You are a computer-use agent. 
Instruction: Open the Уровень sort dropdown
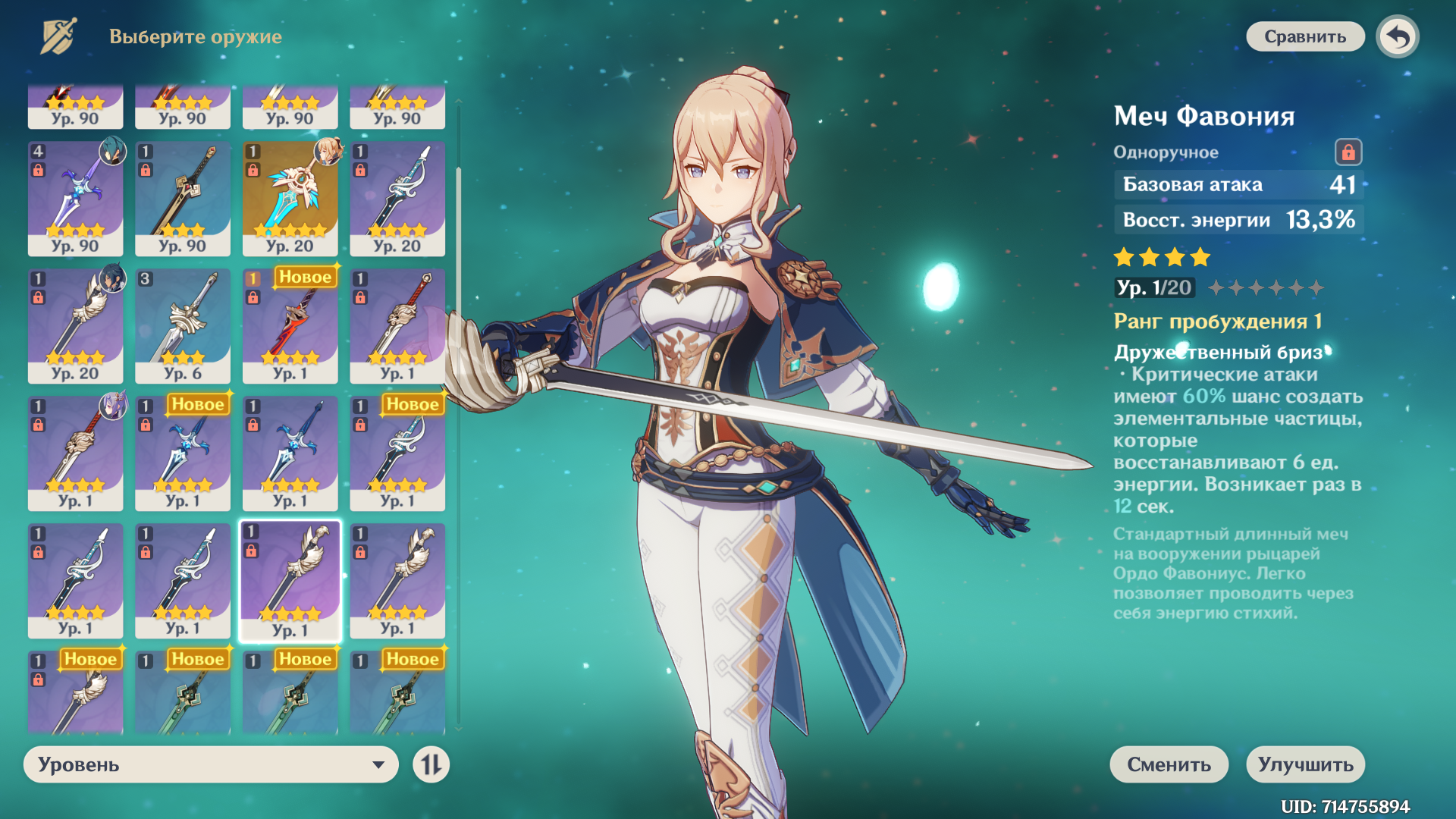(x=211, y=764)
